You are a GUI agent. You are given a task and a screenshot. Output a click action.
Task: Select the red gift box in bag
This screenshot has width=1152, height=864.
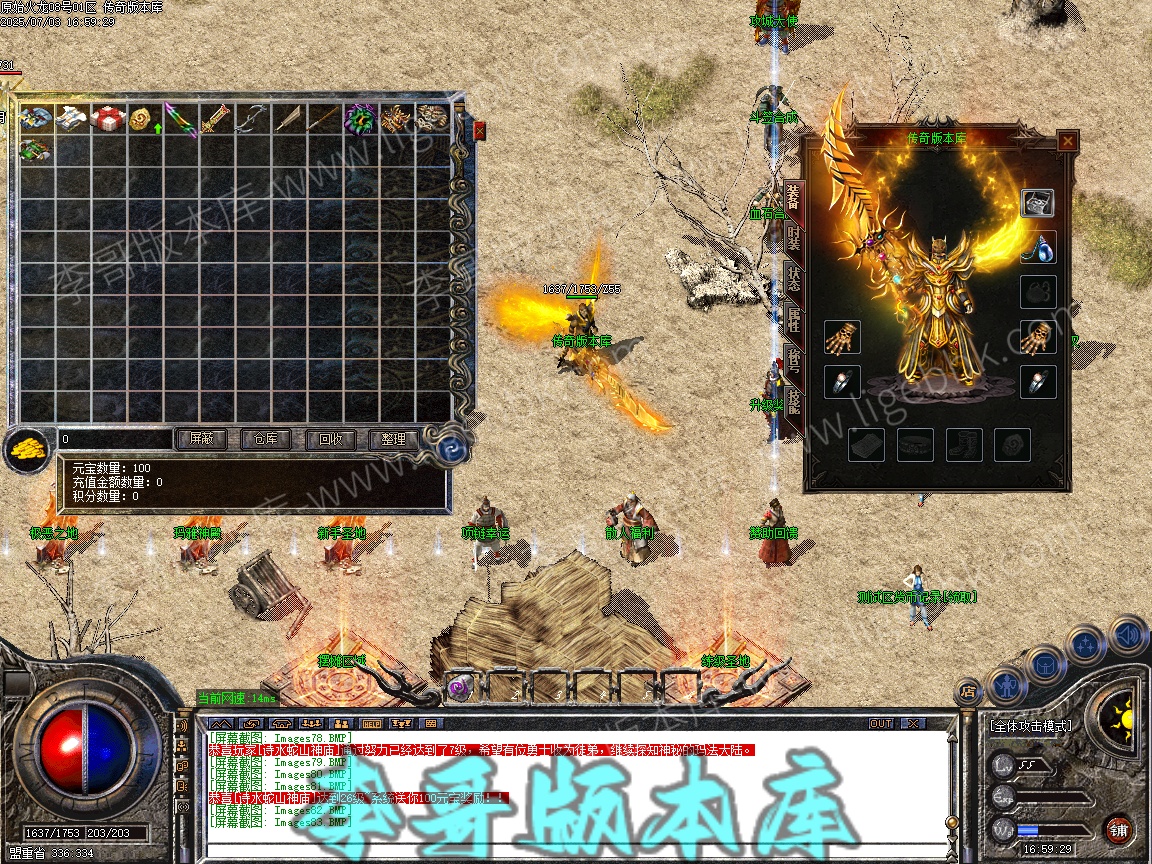tap(108, 118)
